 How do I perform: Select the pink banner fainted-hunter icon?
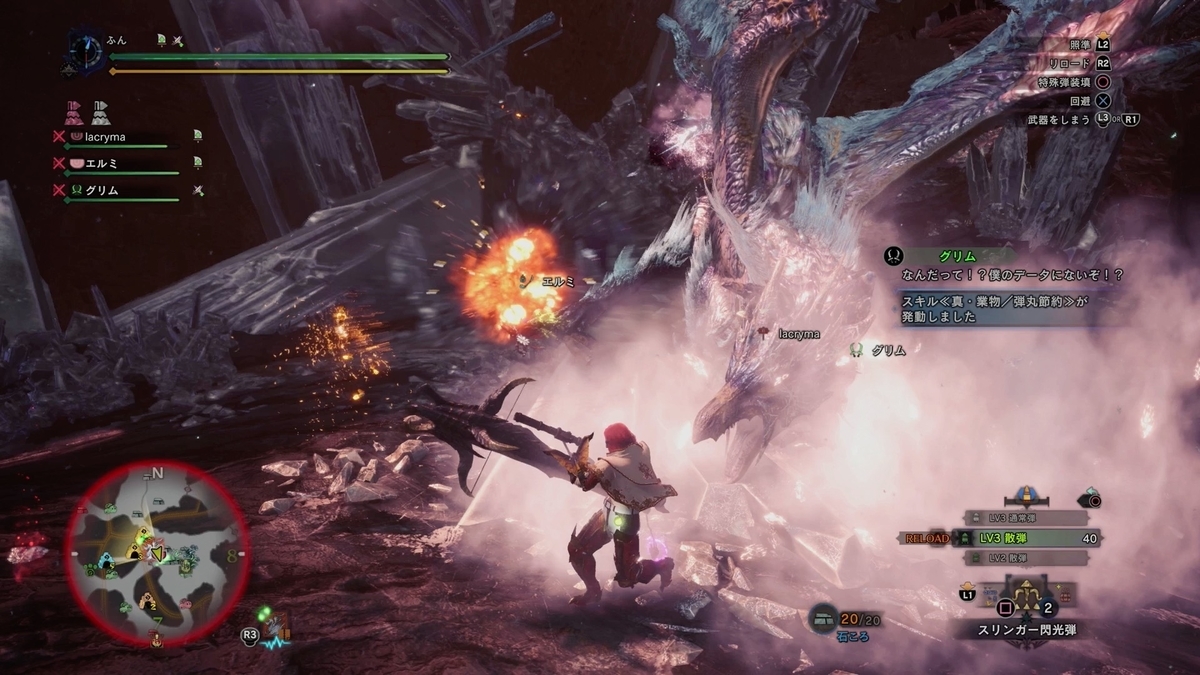pos(73,111)
